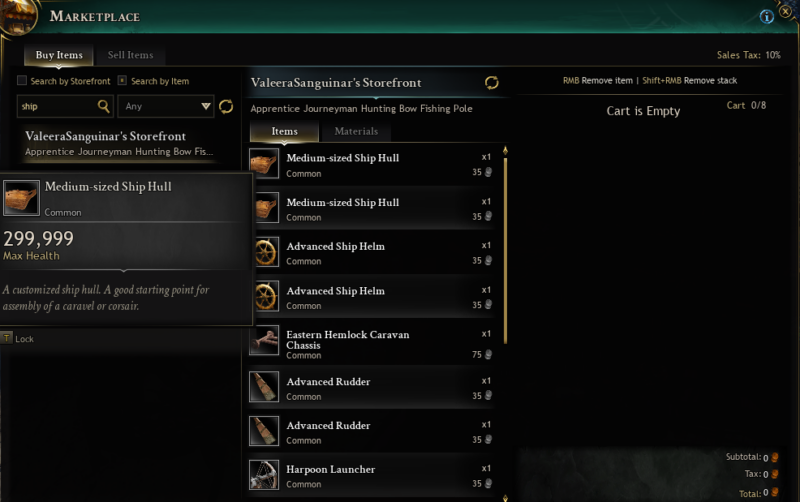Image resolution: width=800 pixels, height=502 pixels.
Task: Click the search text field containing 'ship'
Action: [58, 106]
